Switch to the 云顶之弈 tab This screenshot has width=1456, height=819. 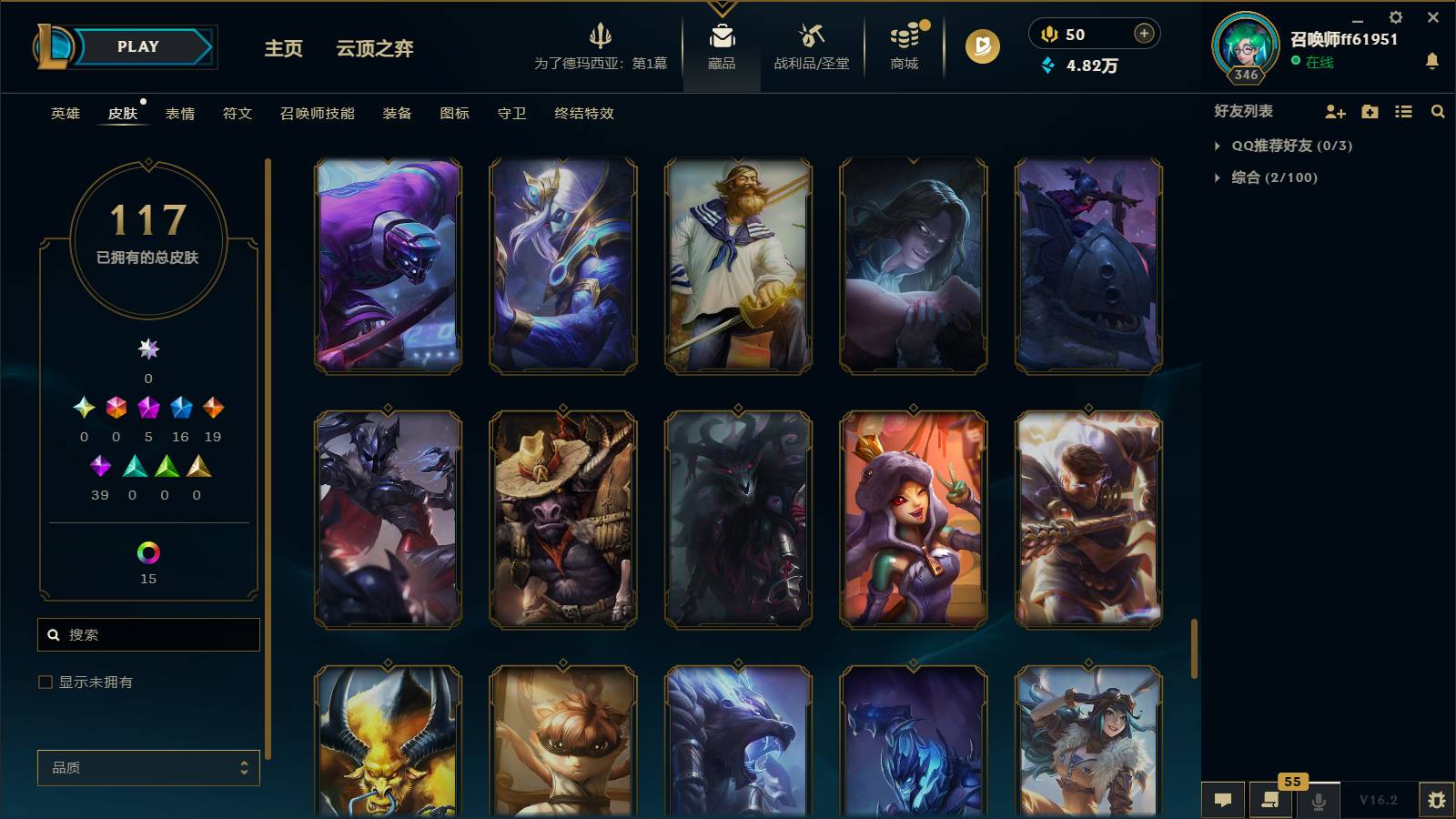[376, 48]
